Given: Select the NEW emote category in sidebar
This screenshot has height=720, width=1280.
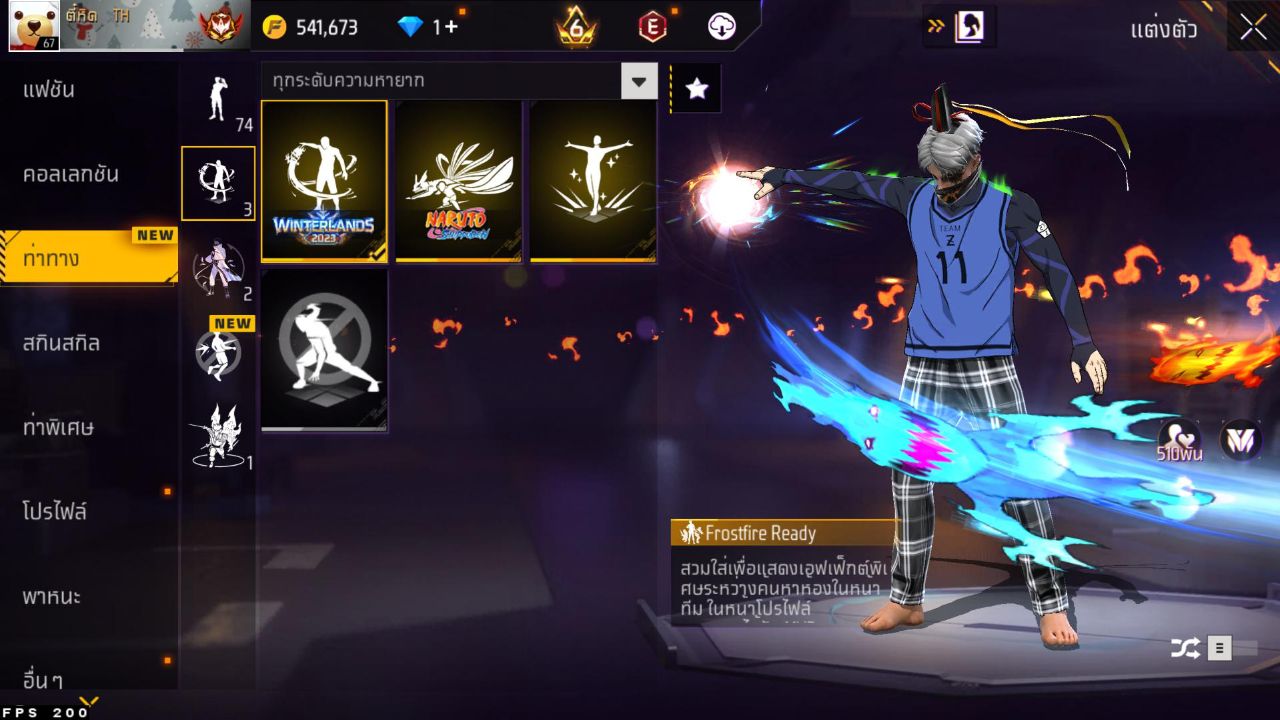Looking at the screenshot, I should pos(218,355).
